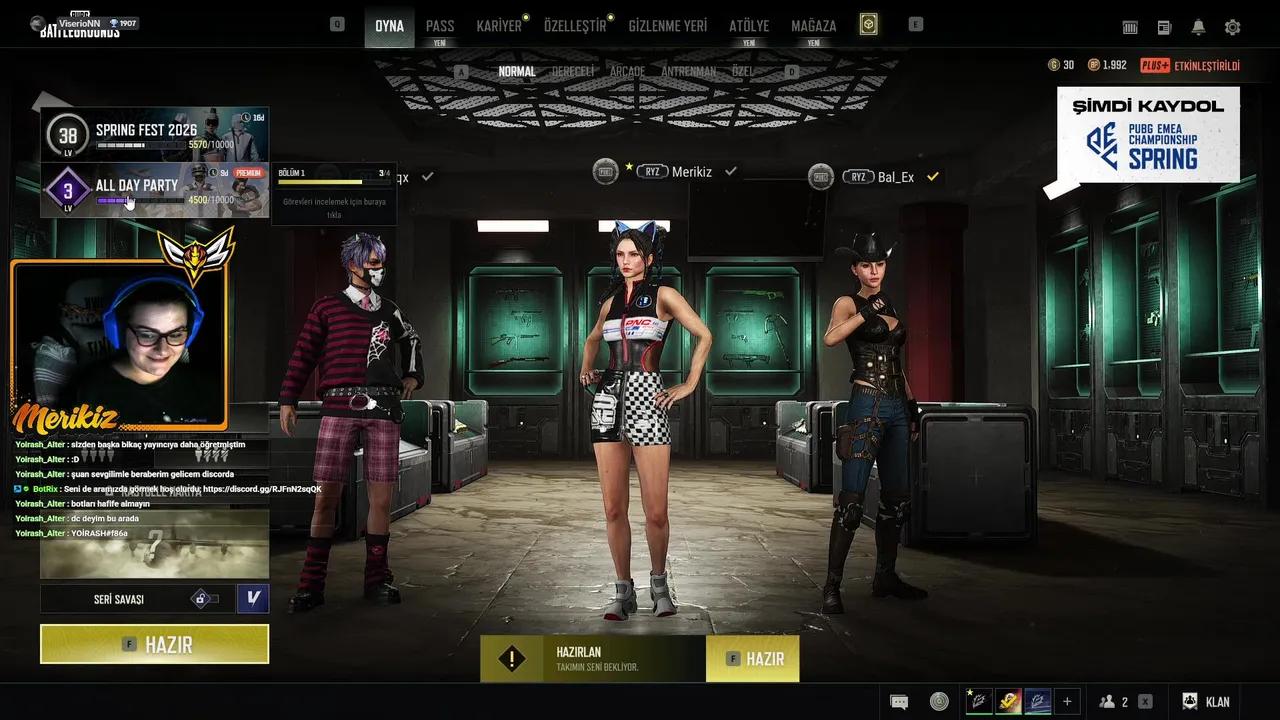Click the large yellow HAZIR button
The image size is (1280, 720).
pyautogui.click(x=154, y=644)
